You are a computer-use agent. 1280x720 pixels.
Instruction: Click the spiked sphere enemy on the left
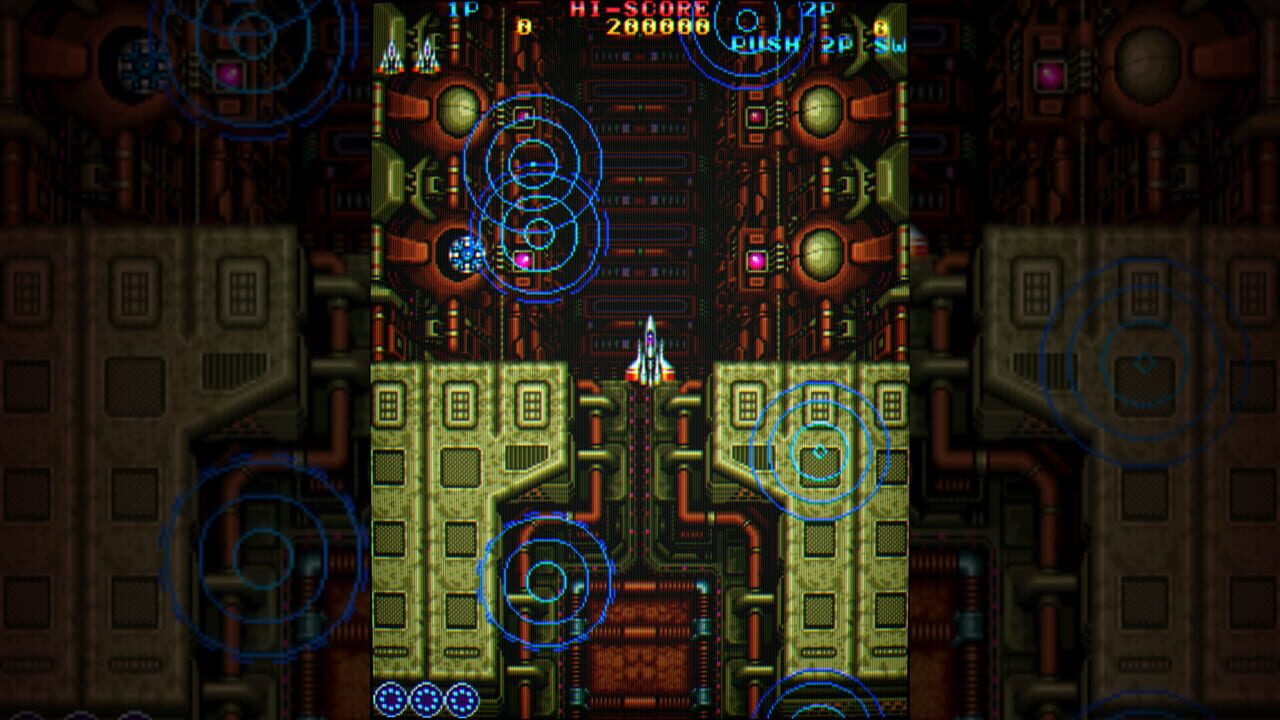[x=465, y=256]
